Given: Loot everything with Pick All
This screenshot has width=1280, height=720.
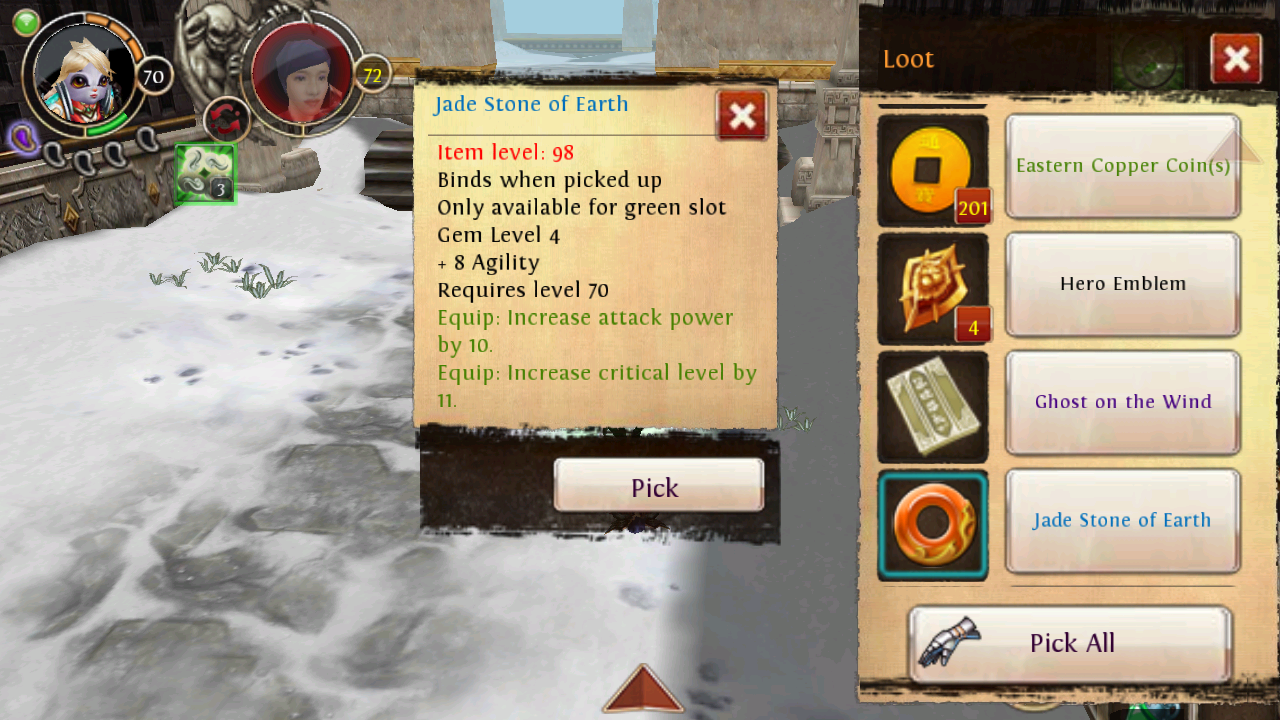Looking at the screenshot, I should [x=1070, y=643].
